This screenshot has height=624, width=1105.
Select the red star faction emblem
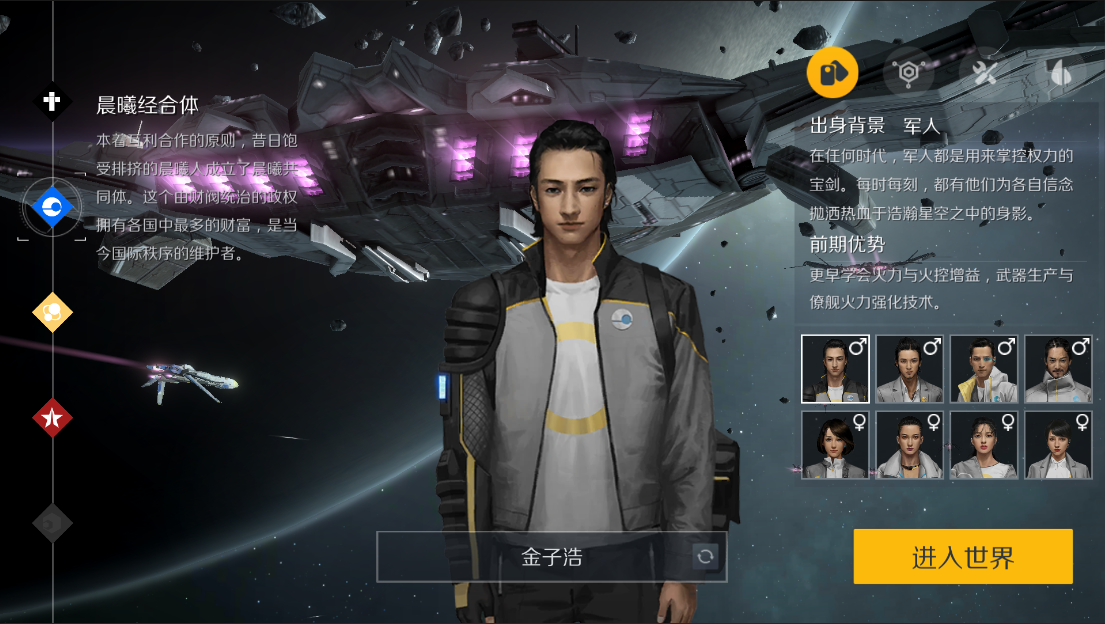52,417
